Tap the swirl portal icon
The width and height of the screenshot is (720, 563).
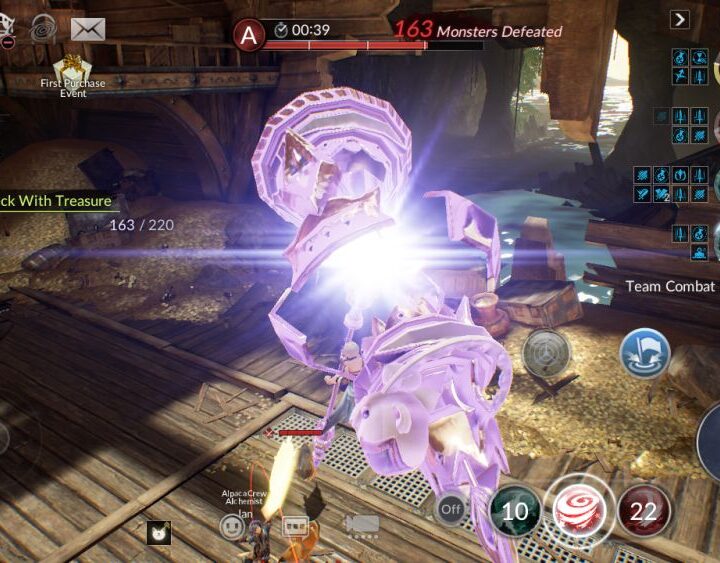coord(44,28)
